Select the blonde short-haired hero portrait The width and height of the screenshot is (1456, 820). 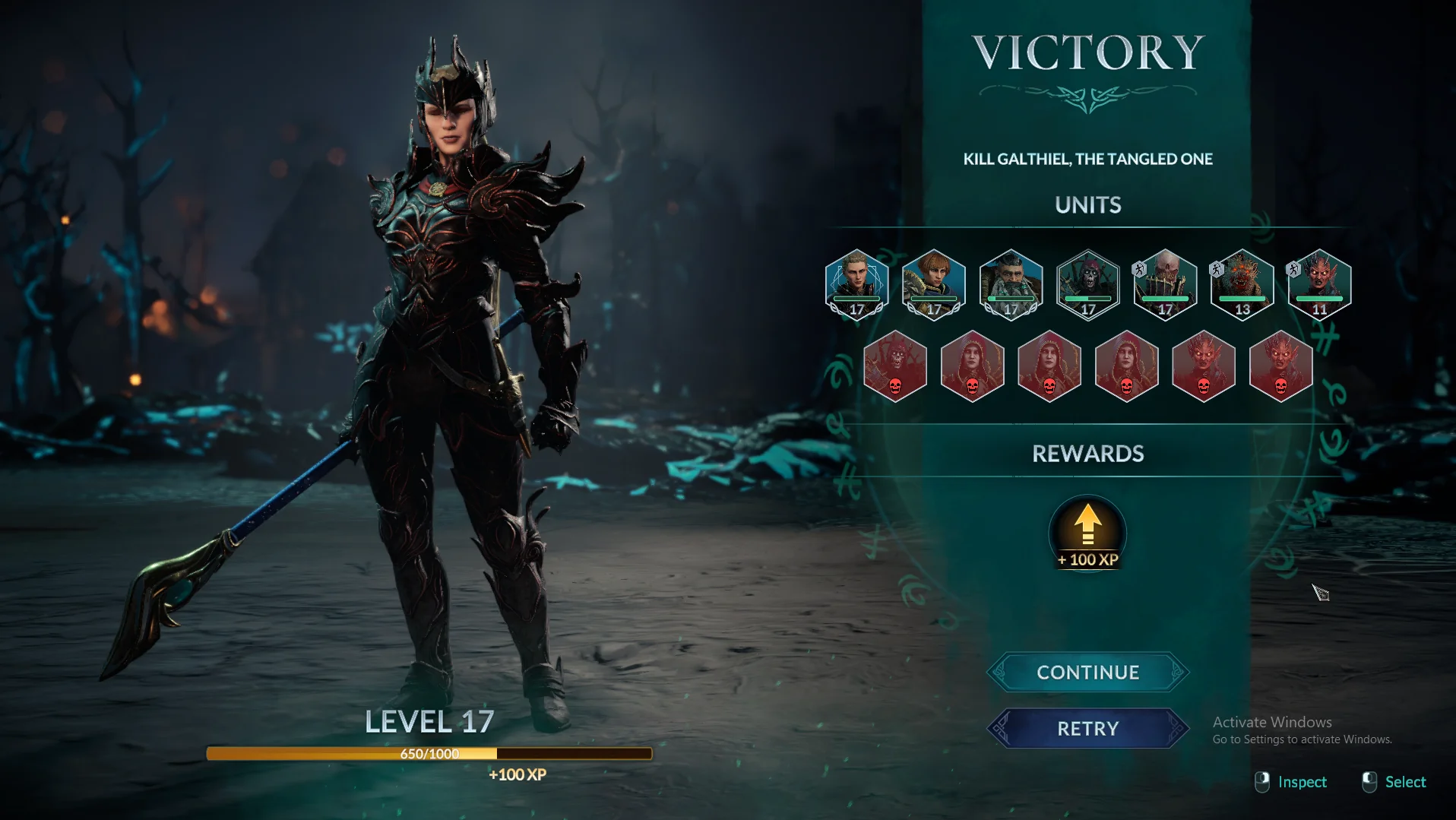click(x=856, y=284)
